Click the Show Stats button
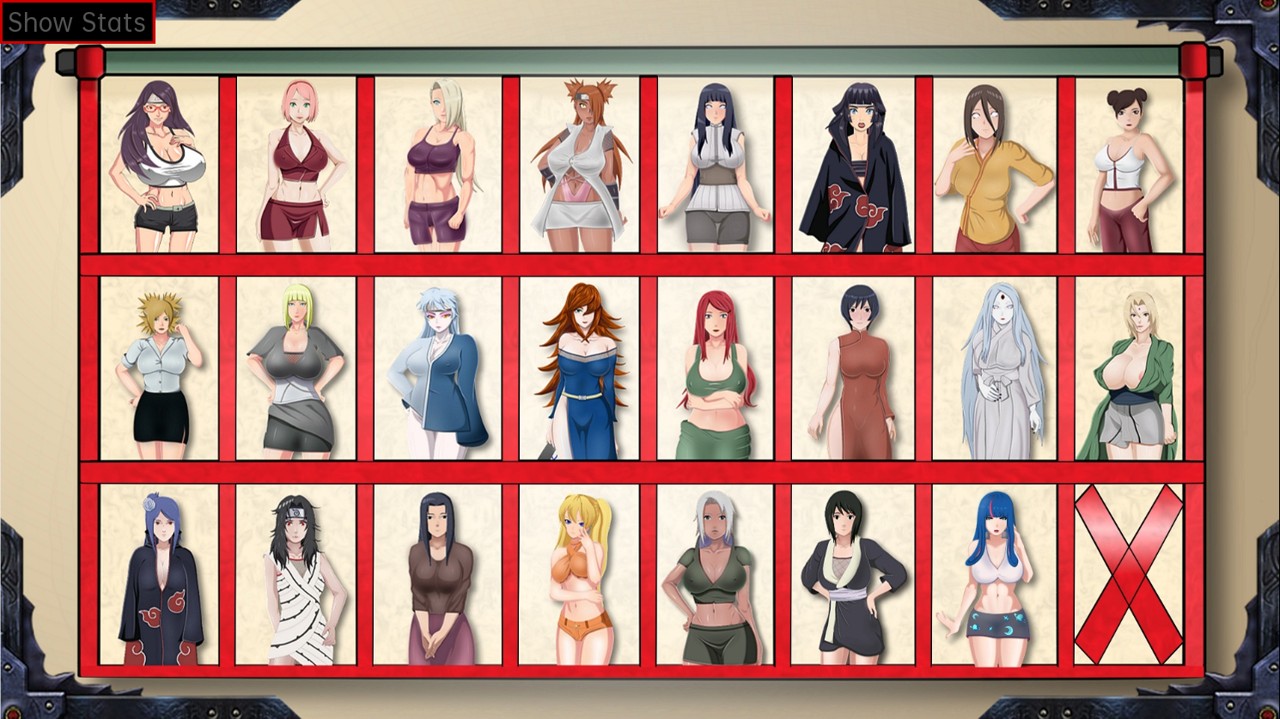 click(x=77, y=22)
